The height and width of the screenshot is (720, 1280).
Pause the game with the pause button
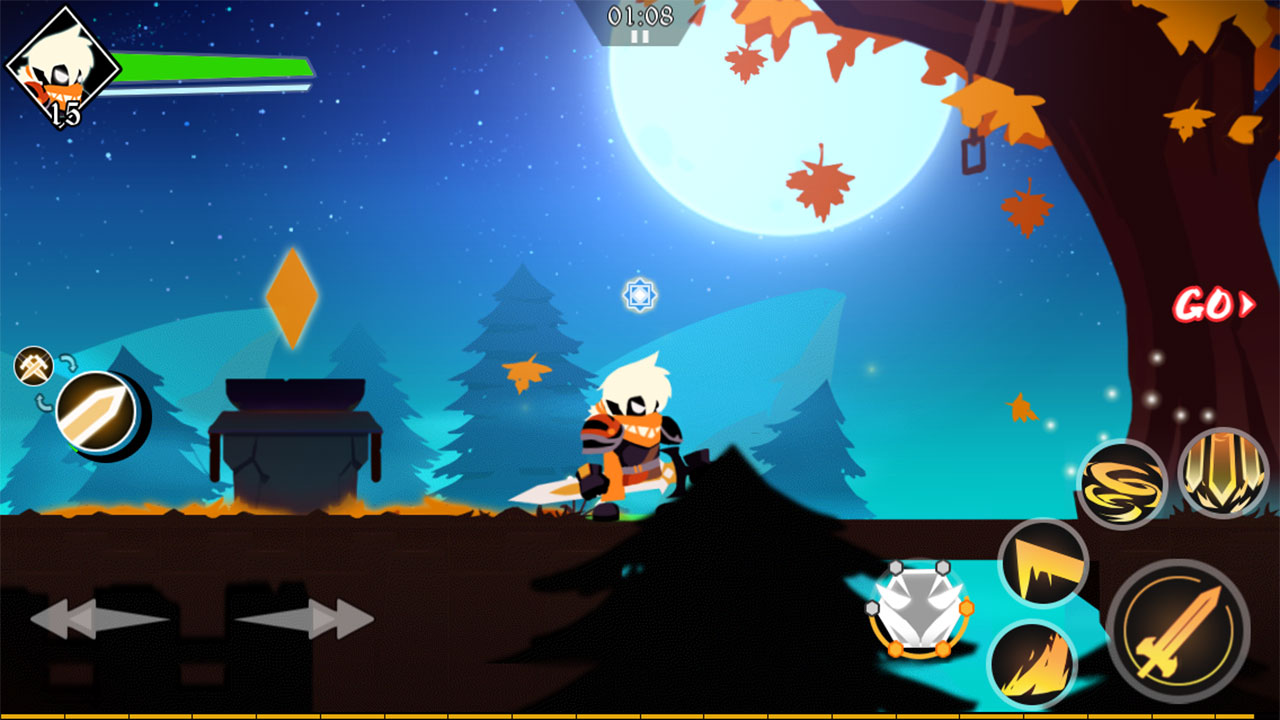coord(640,36)
